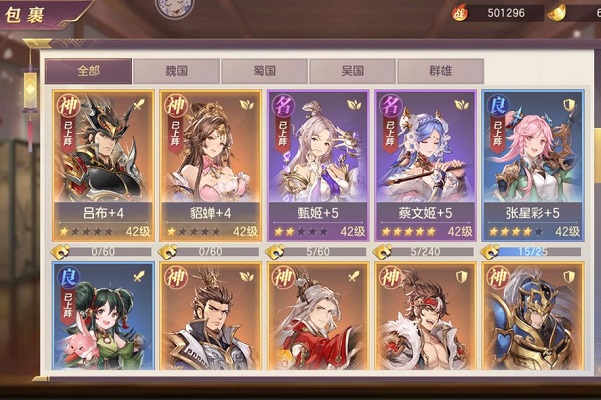Switch to the 全部 tab
Image resolution: width=601 pixels, height=400 pixels.
(x=88, y=71)
